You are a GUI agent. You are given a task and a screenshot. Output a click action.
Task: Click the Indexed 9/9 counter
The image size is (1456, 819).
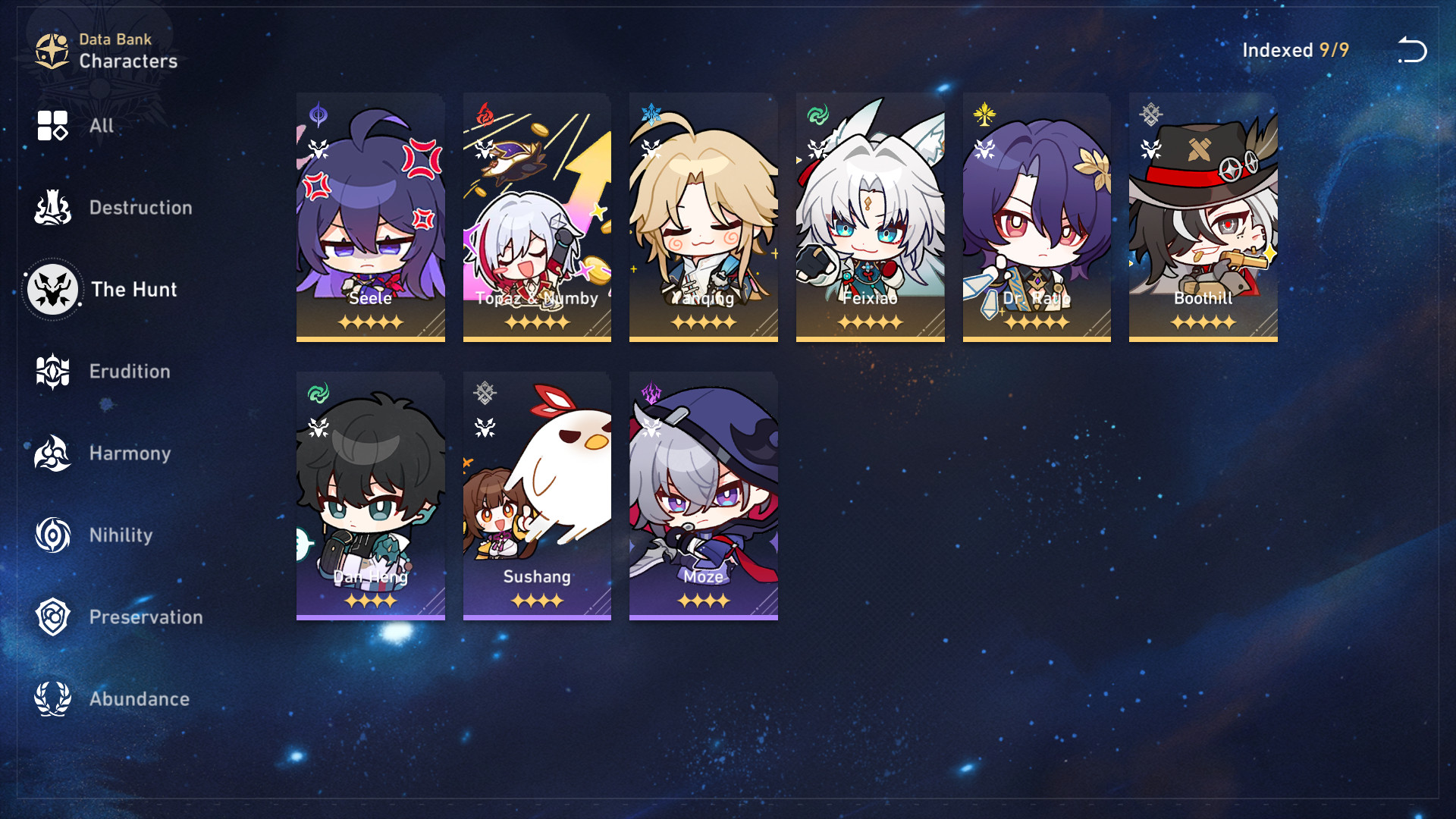tap(1294, 50)
